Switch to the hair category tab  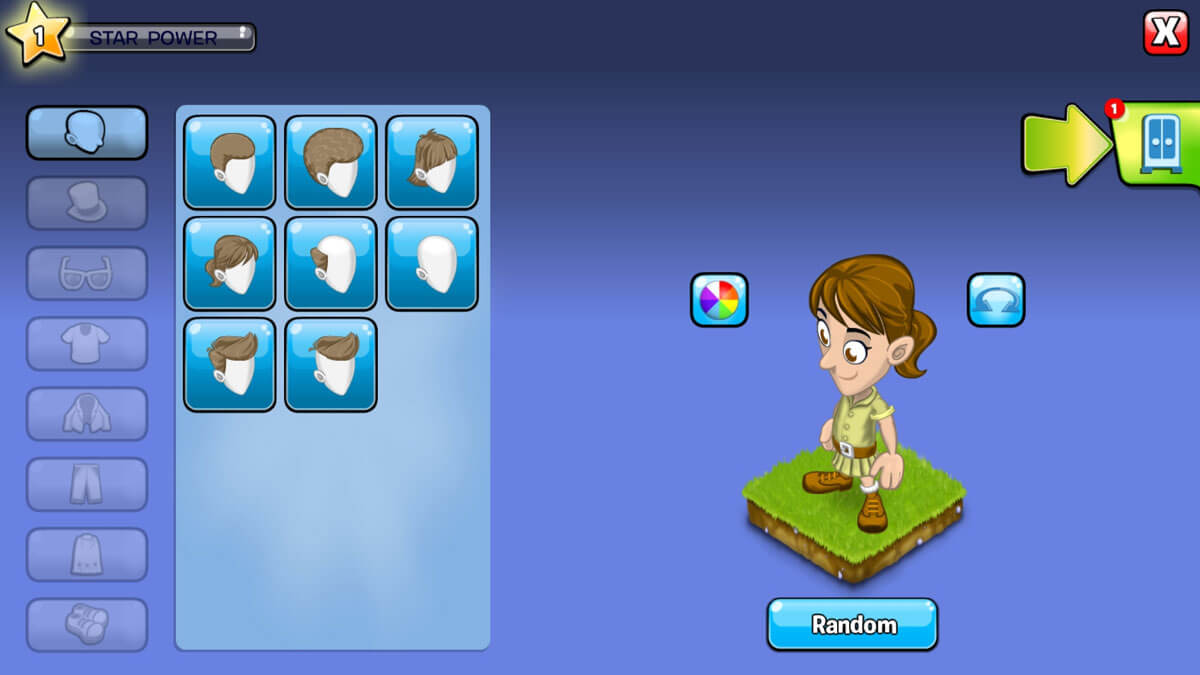[x=86, y=132]
